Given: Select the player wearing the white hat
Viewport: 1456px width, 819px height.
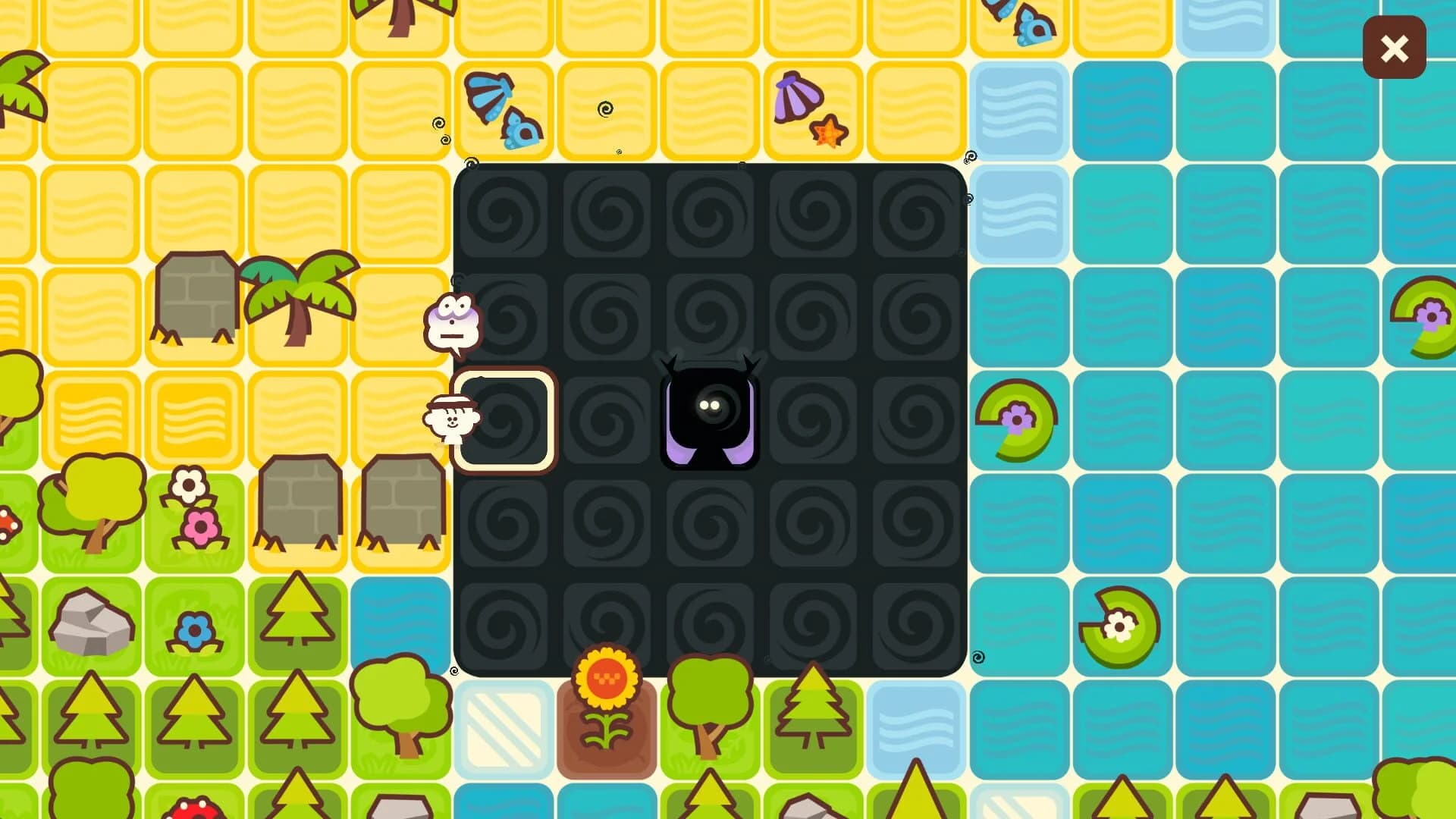Looking at the screenshot, I should (x=451, y=421).
